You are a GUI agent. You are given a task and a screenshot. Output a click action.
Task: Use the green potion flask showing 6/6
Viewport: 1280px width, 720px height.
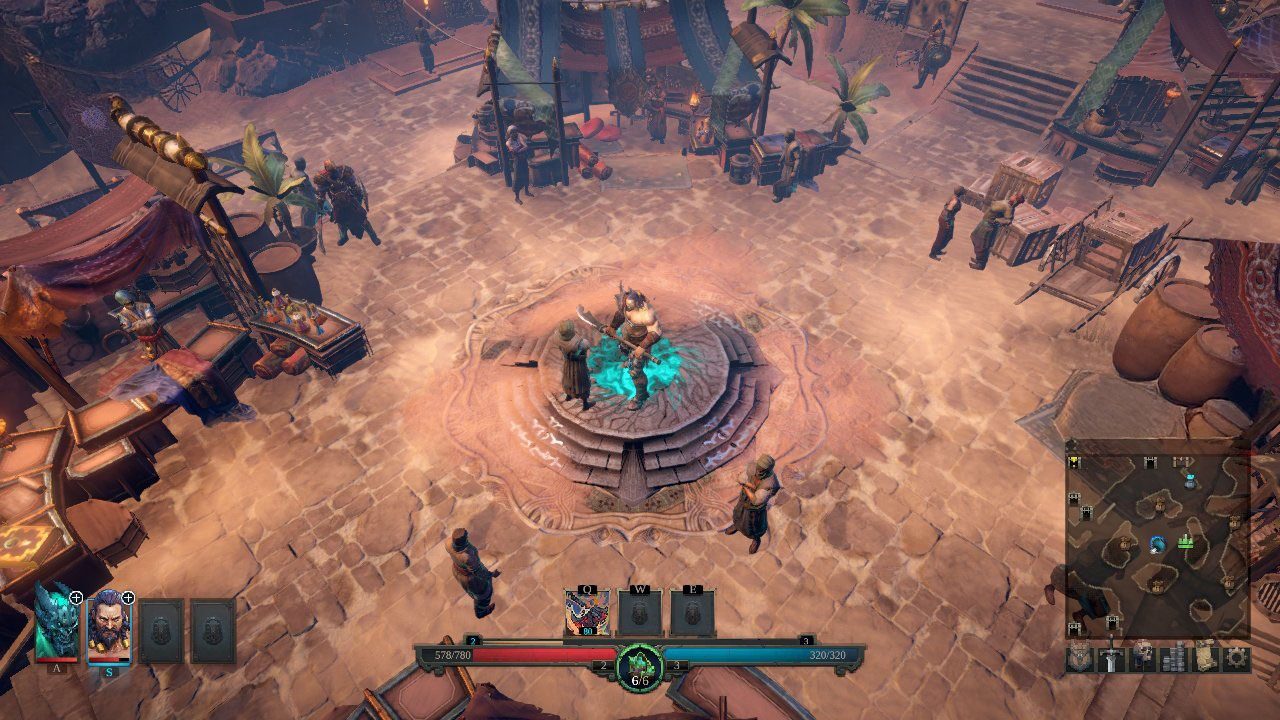point(640,664)
